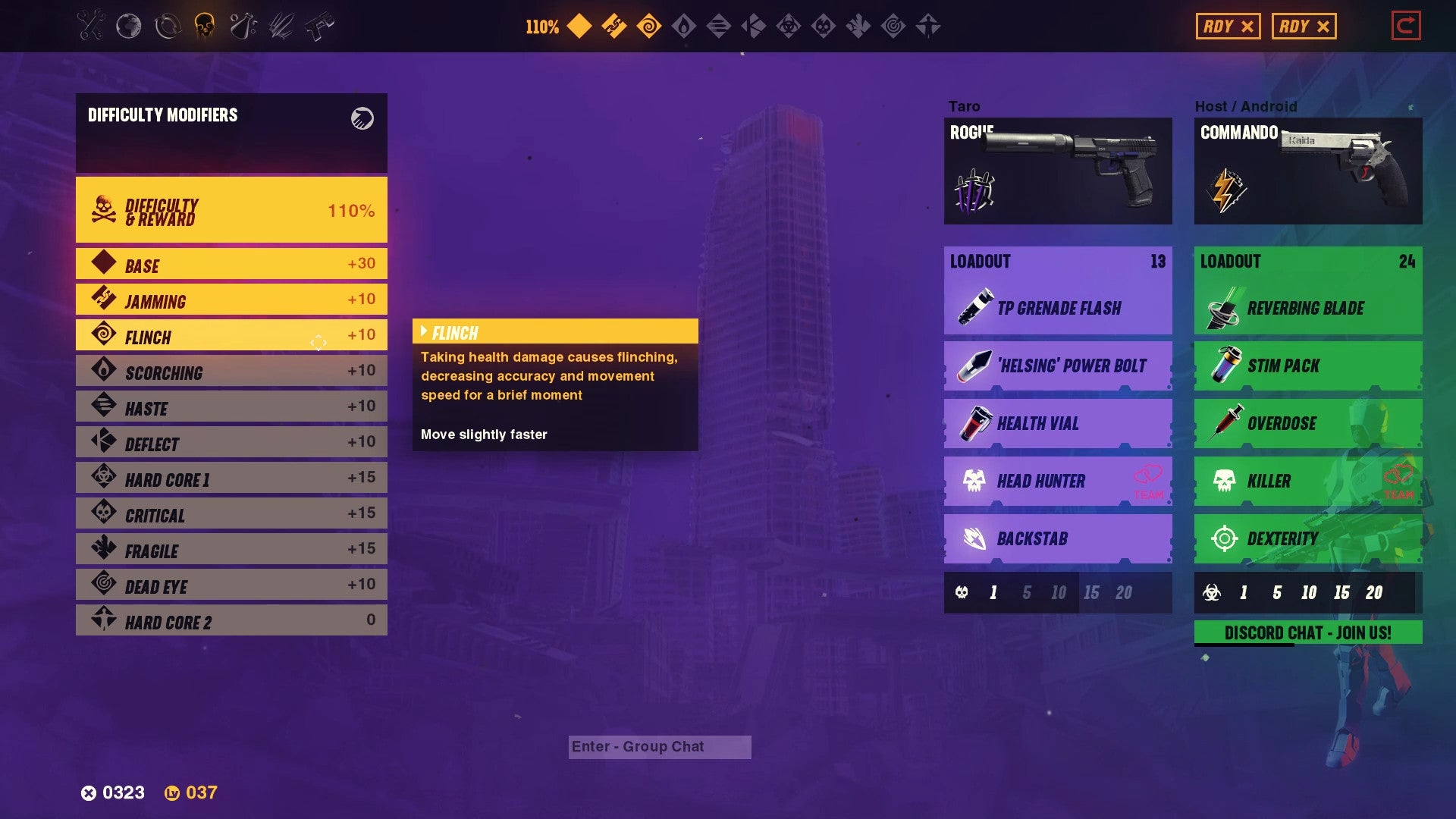
Task: Enable the Scorching modifier
Action: coord(231,371)
